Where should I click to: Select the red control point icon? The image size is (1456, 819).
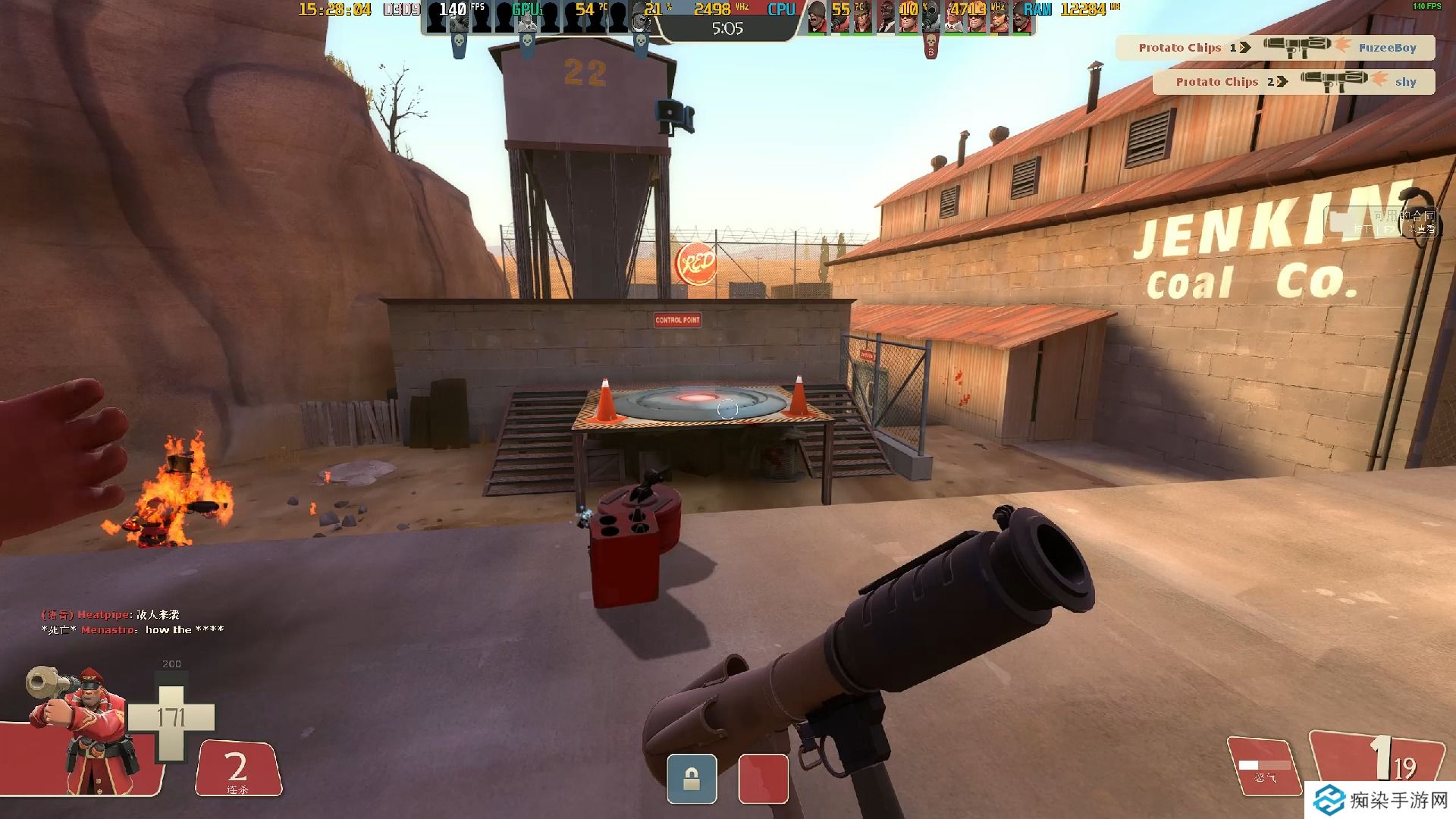pos(763,779)
